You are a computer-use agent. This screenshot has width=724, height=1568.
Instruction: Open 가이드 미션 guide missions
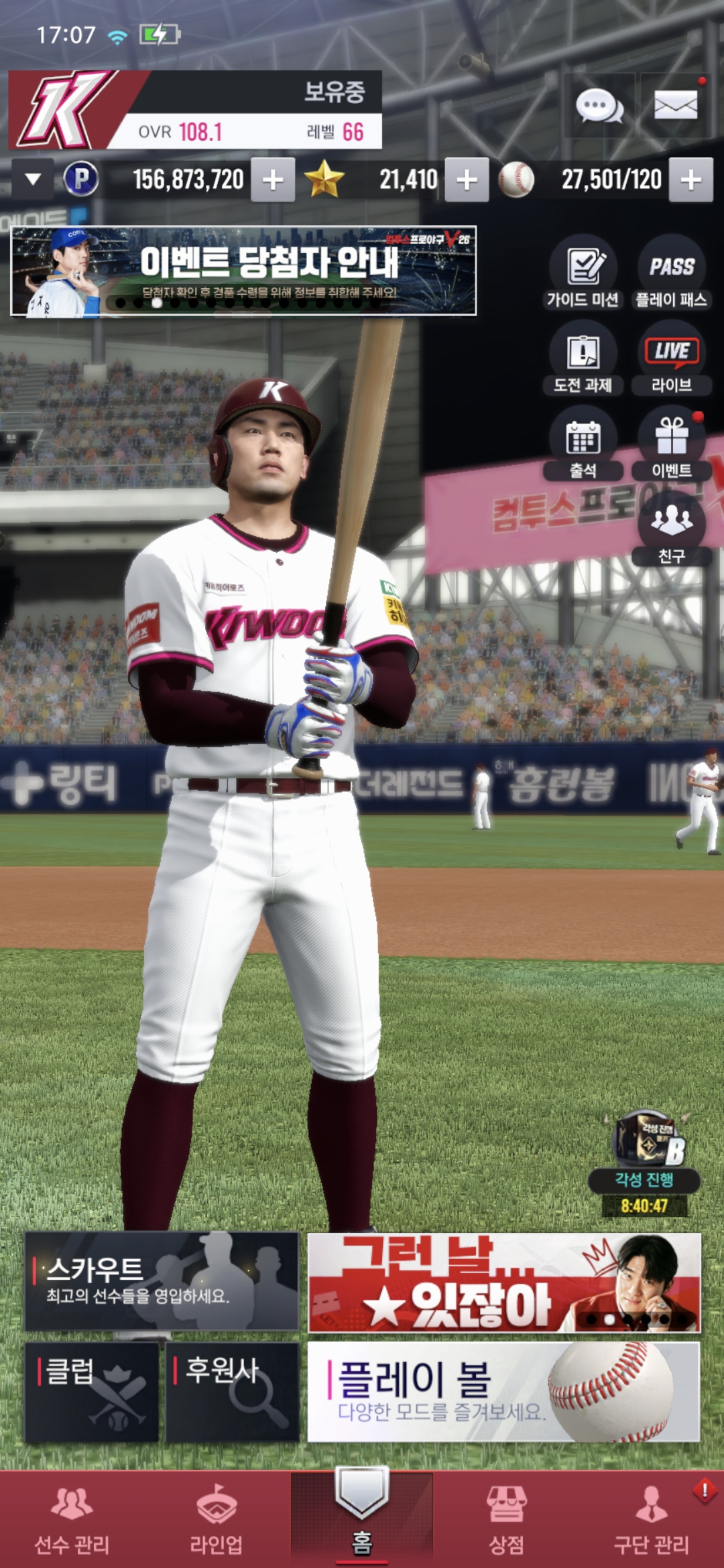pos(583,272)
